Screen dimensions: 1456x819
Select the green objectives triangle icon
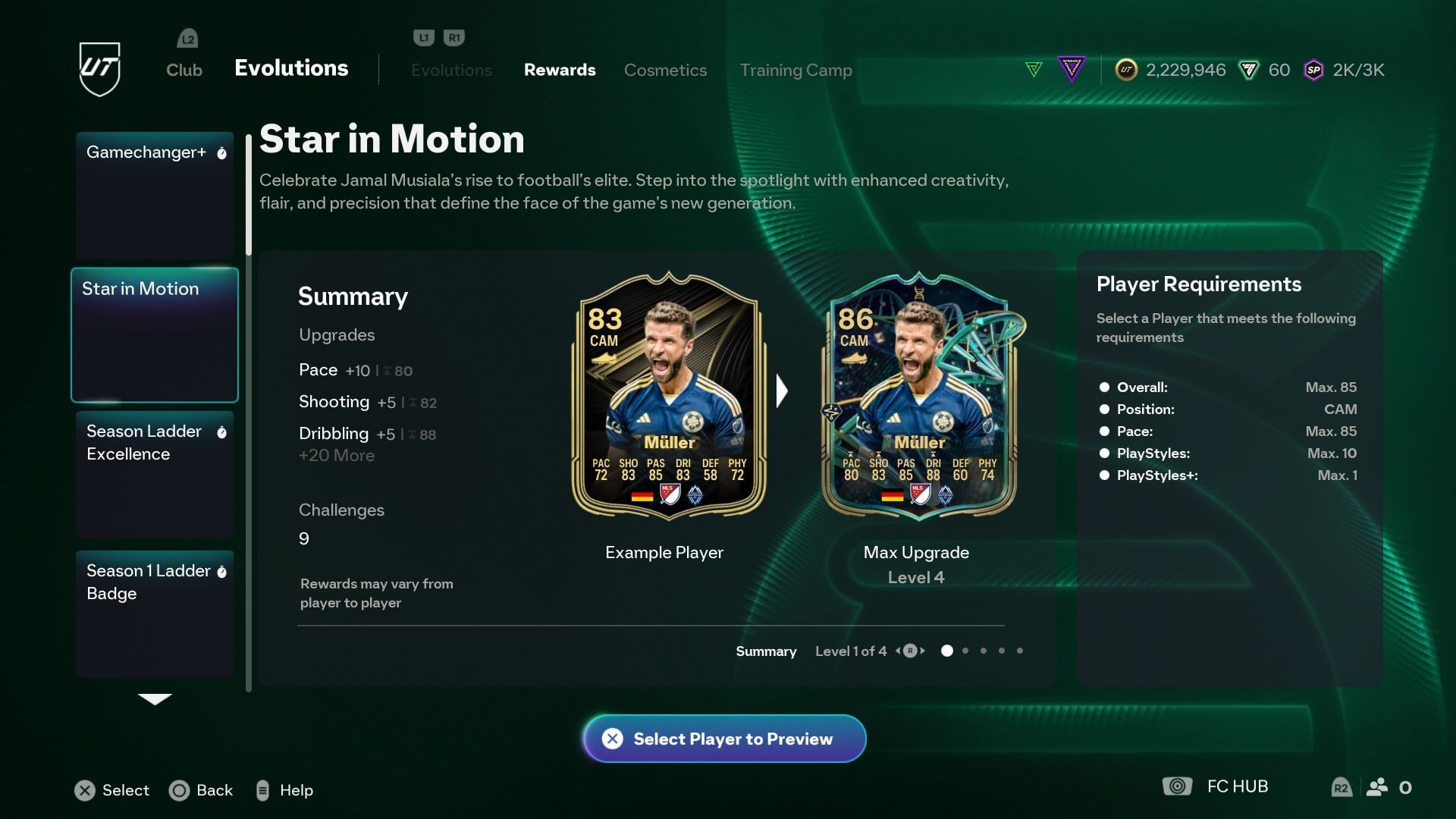pos(1035,68)
